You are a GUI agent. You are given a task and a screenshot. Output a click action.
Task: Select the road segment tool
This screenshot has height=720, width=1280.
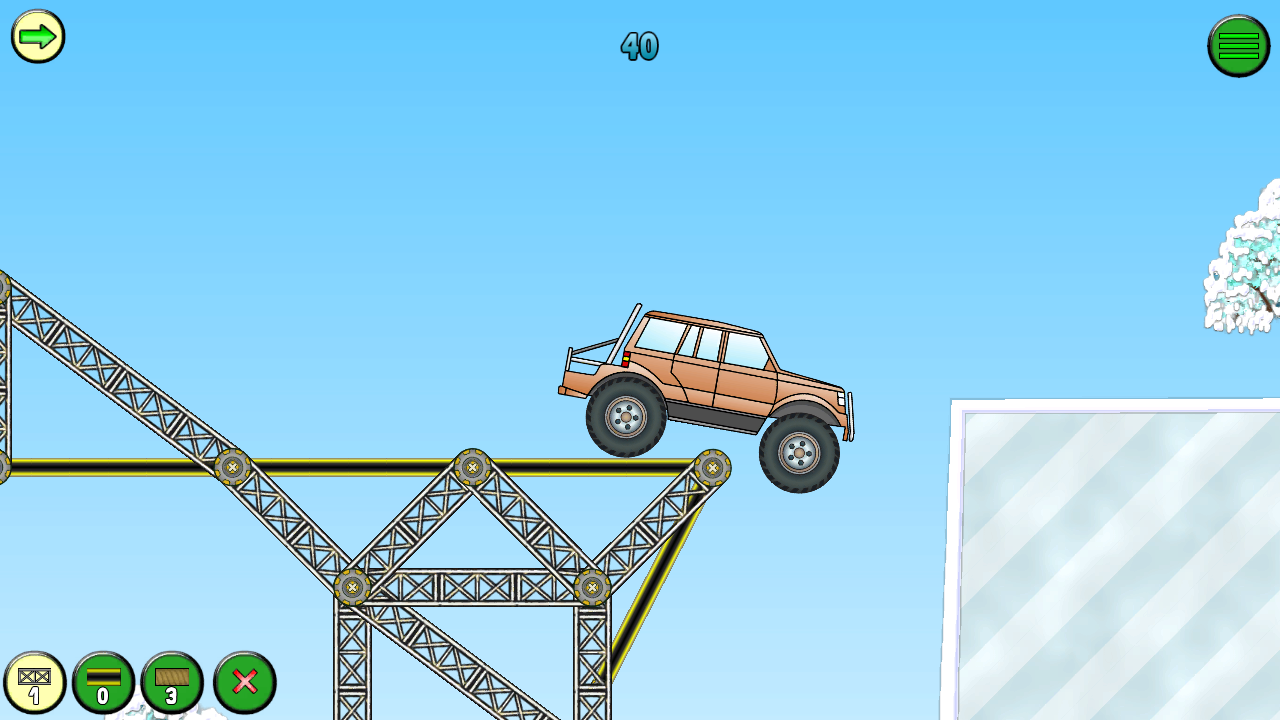click(103, 683)
